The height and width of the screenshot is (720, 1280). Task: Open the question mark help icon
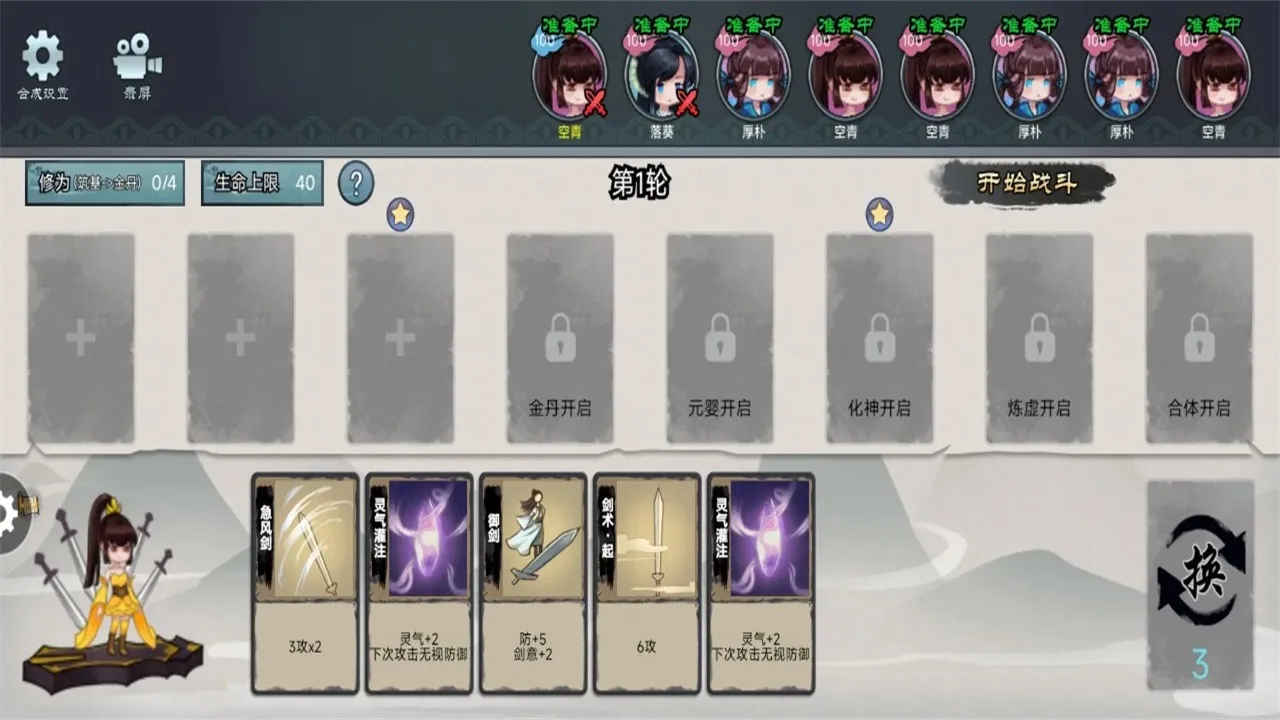(355, 185)
